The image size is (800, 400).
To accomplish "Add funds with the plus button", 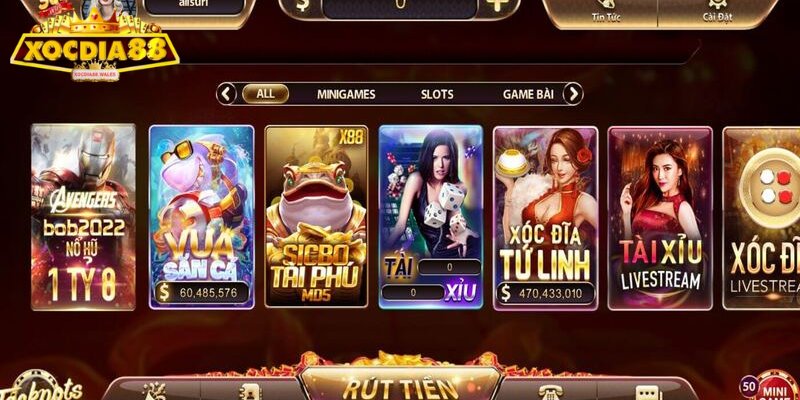I will 497,5.
